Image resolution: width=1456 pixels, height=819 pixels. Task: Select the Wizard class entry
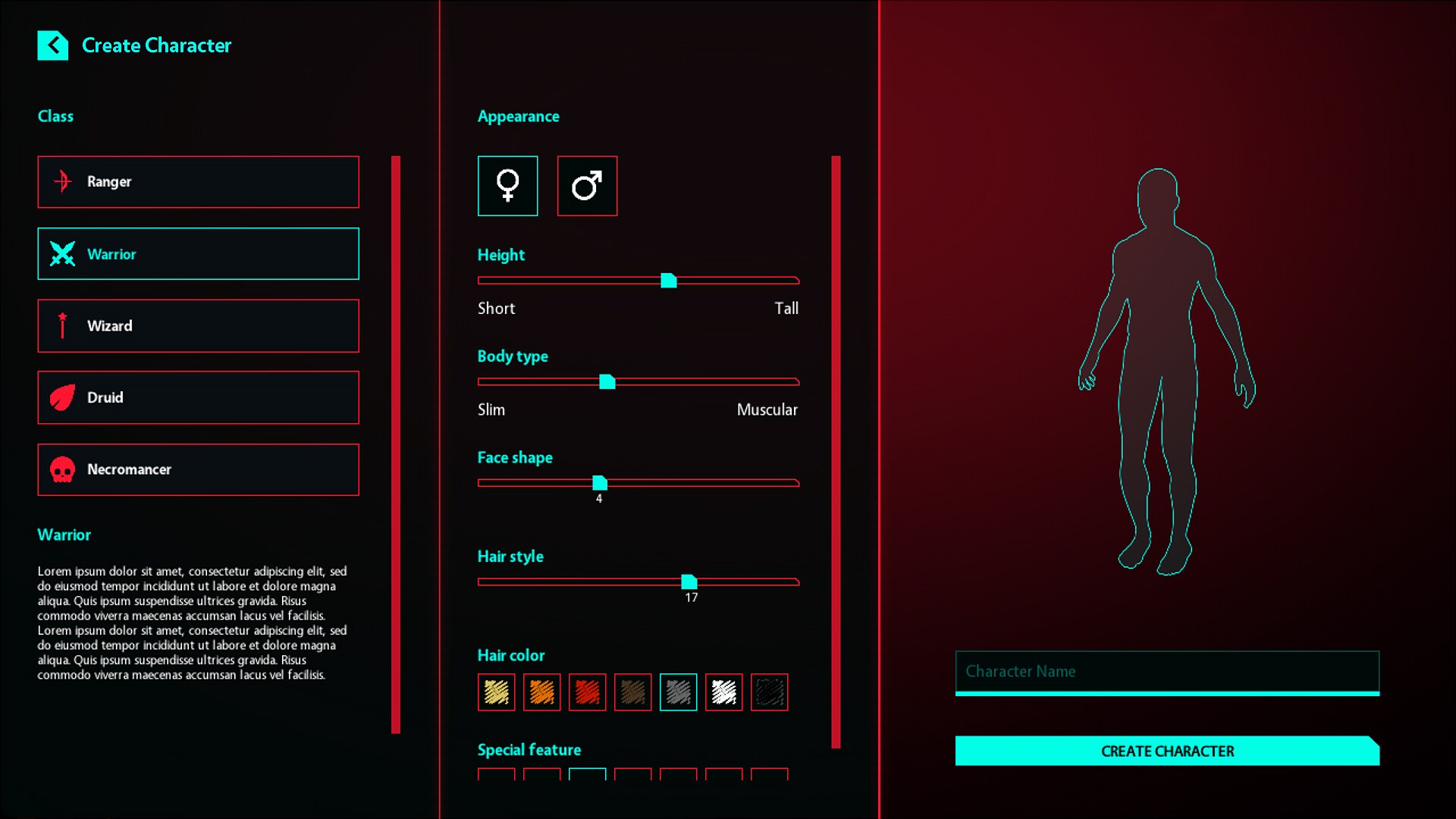[x=197, y=325]
